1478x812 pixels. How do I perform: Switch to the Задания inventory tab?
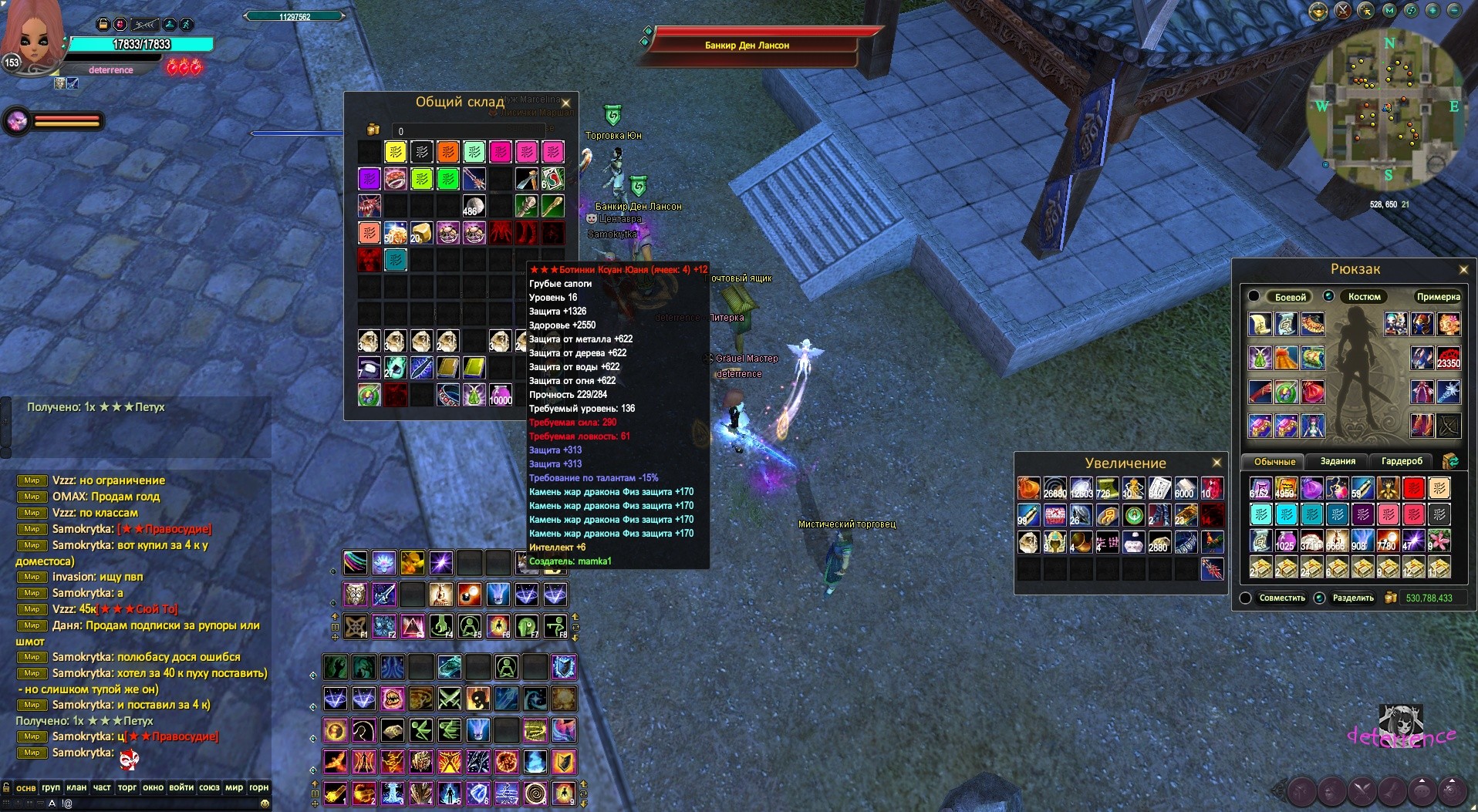1338,461
